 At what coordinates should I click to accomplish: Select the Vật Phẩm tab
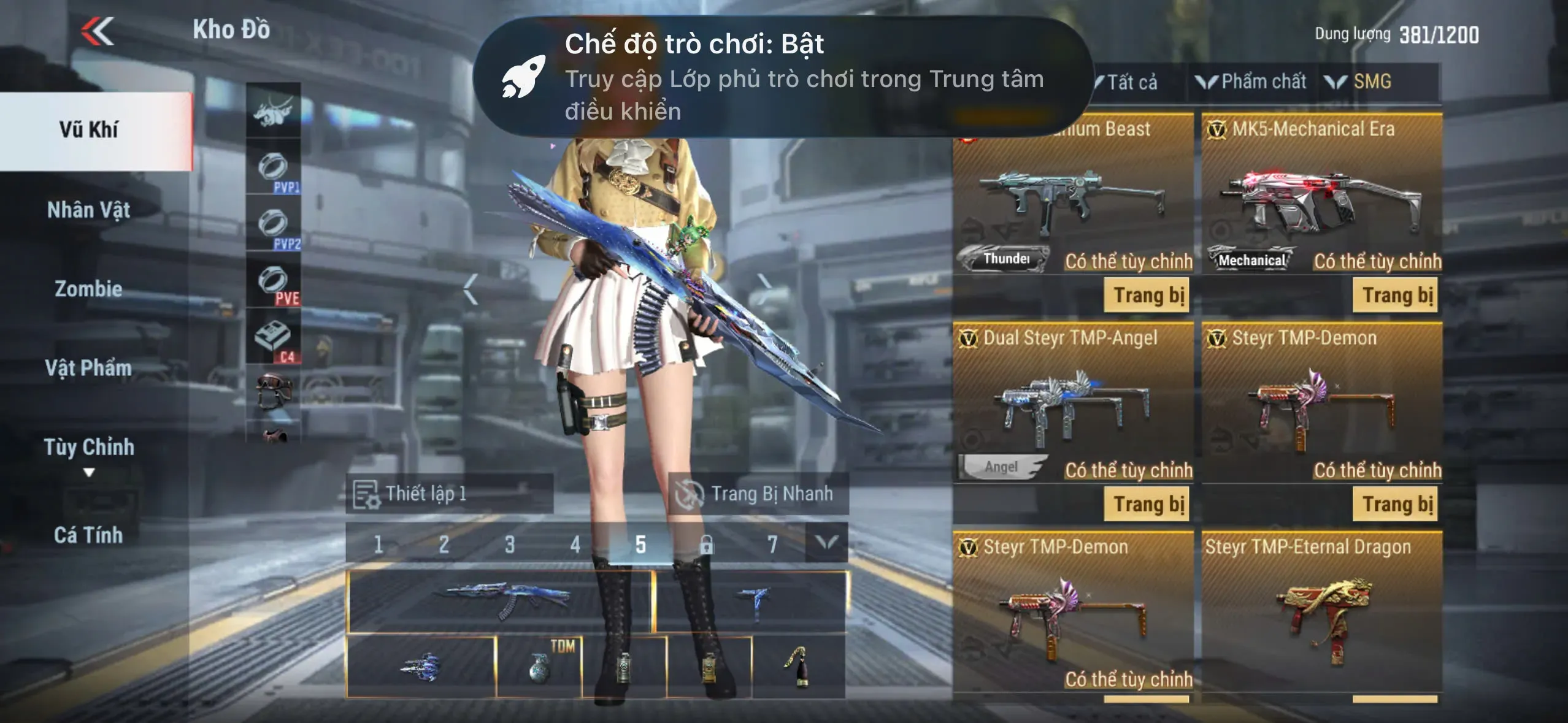click(x=89, y=368)
